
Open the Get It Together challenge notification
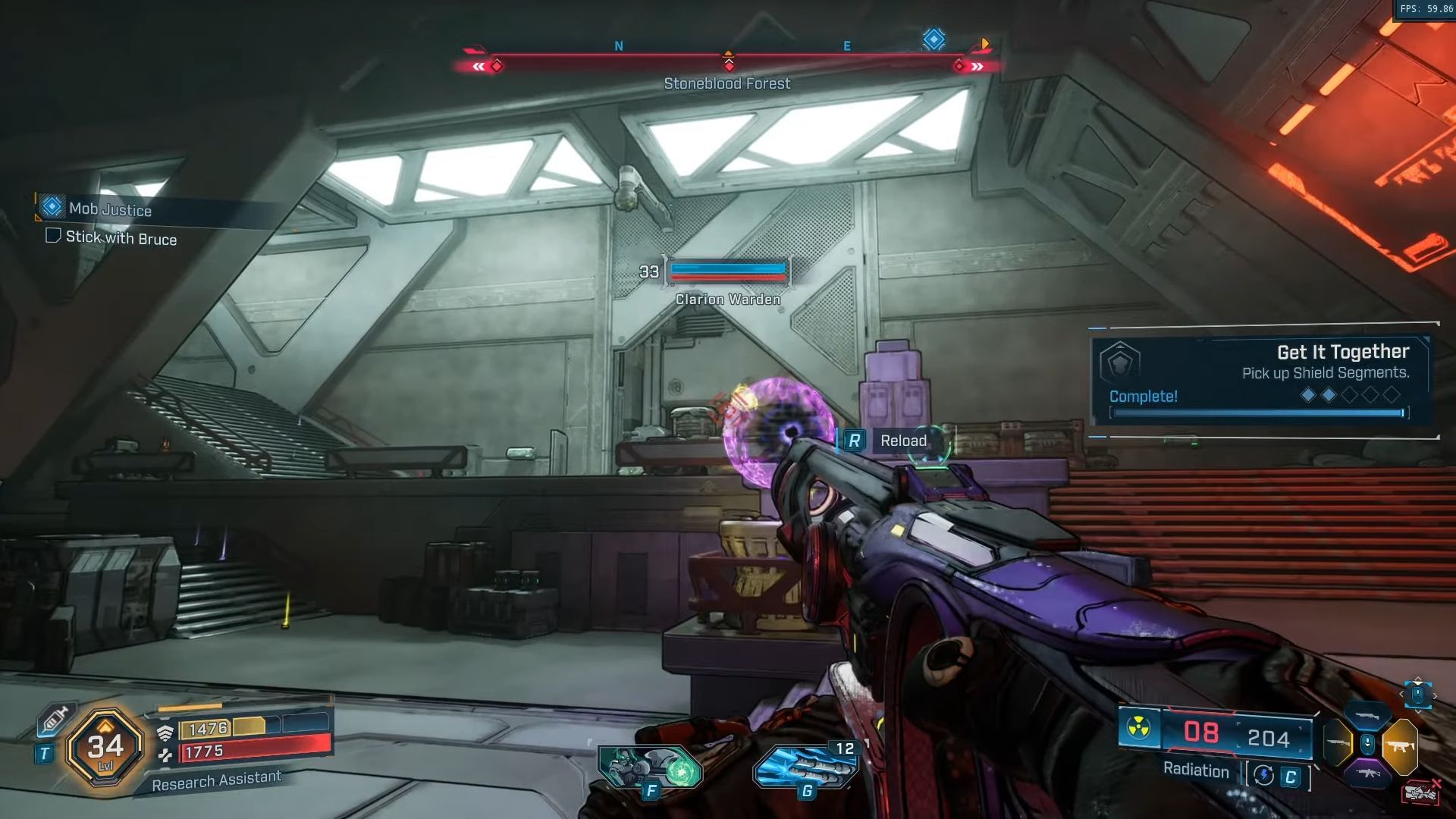[x=1260, y=381]
